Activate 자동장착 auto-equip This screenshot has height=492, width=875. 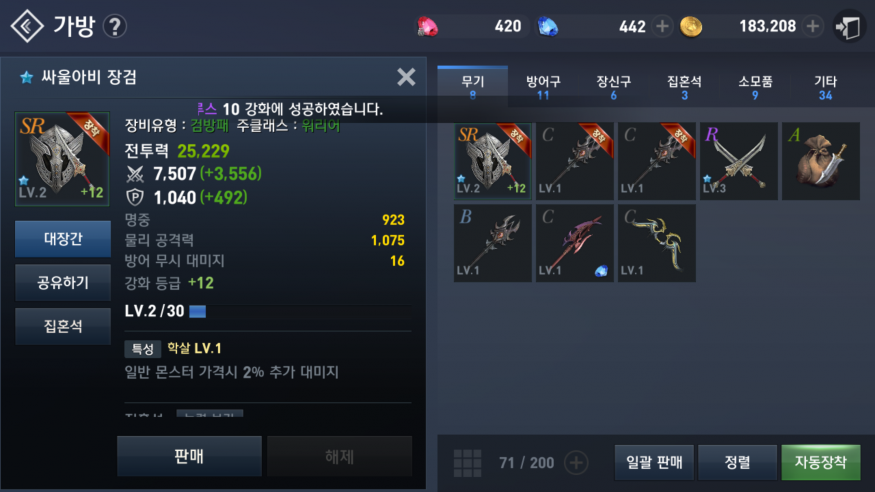click(820, 462)
